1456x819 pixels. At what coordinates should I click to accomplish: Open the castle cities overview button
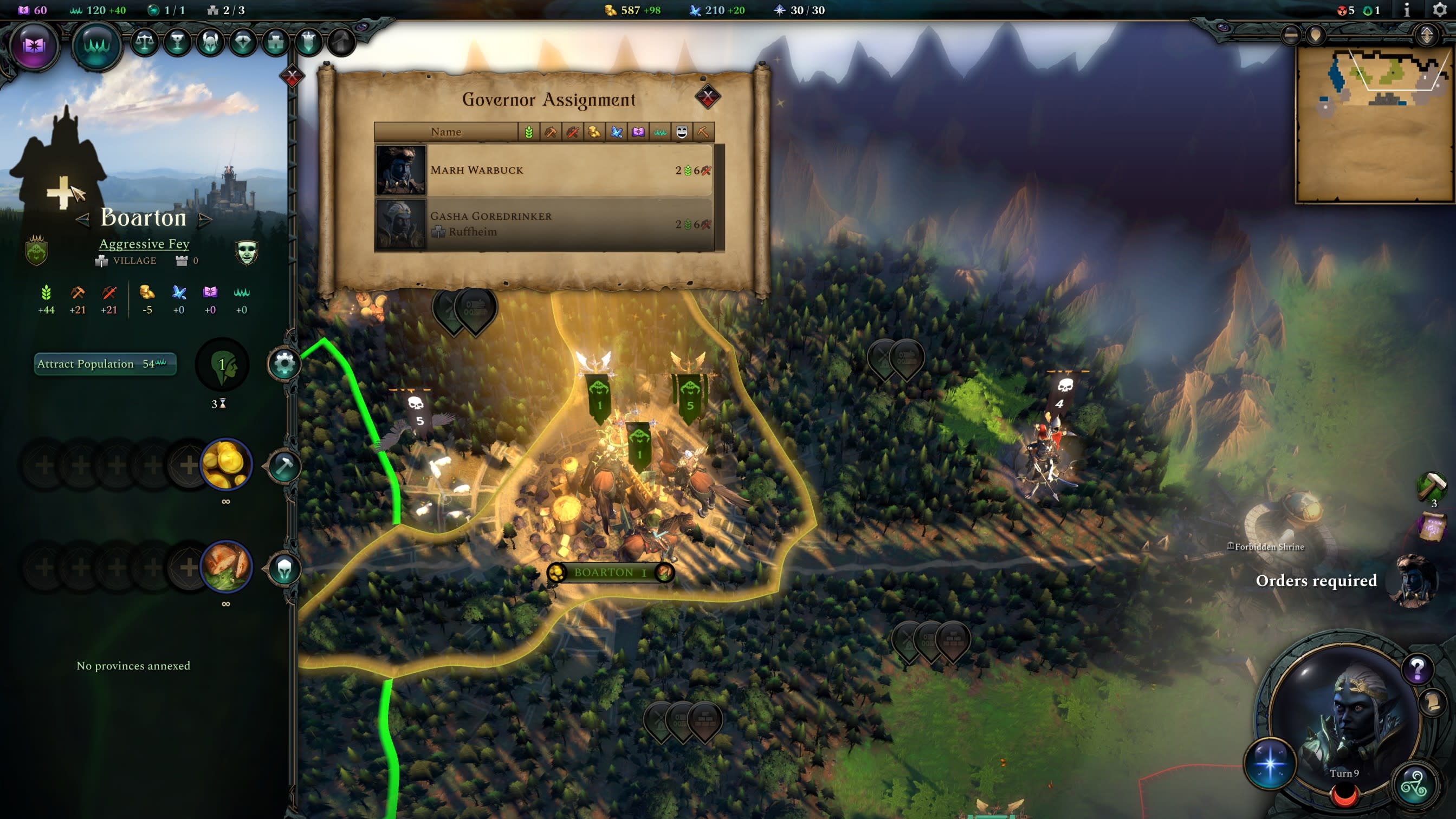276,42
